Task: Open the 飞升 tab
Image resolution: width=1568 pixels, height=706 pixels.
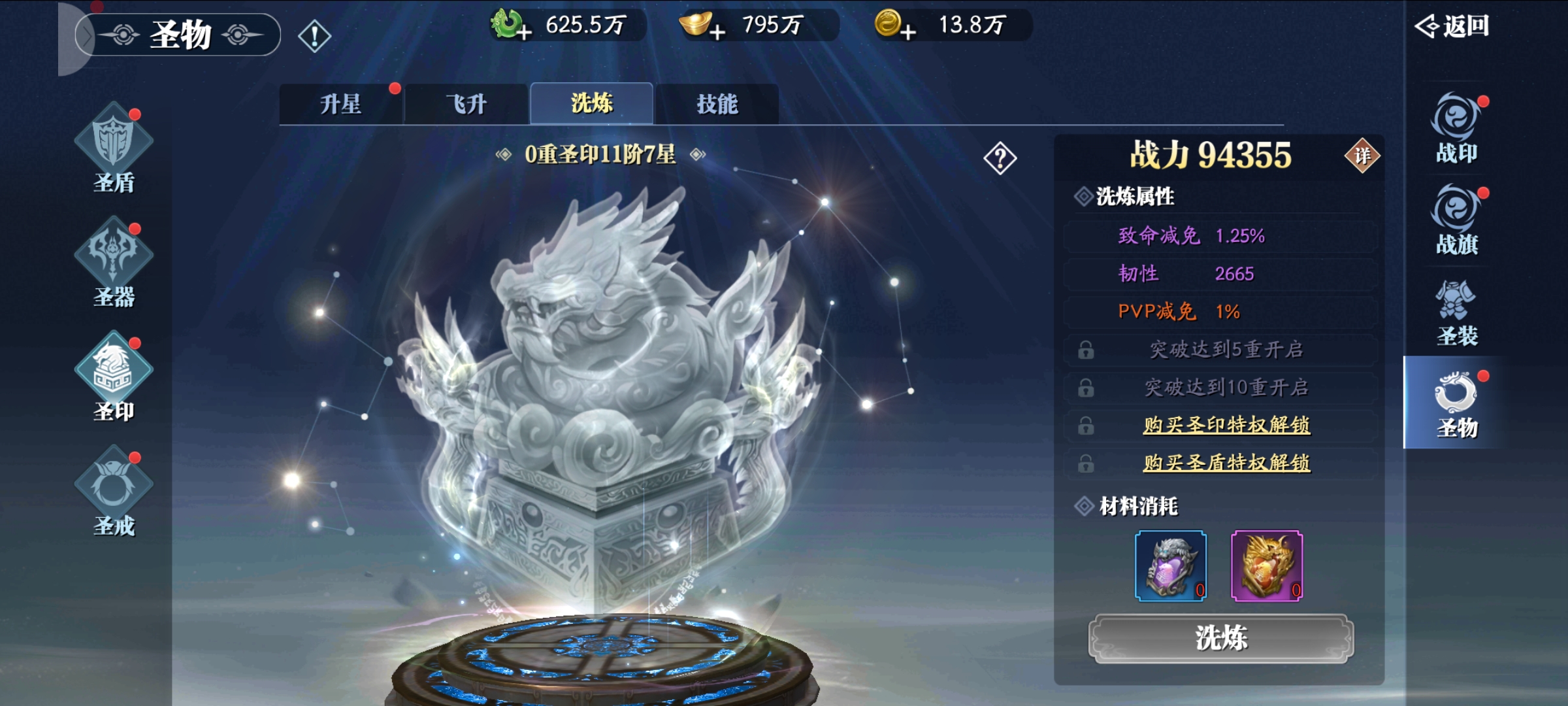Action: pyautogui.click(x=466, y=104)
